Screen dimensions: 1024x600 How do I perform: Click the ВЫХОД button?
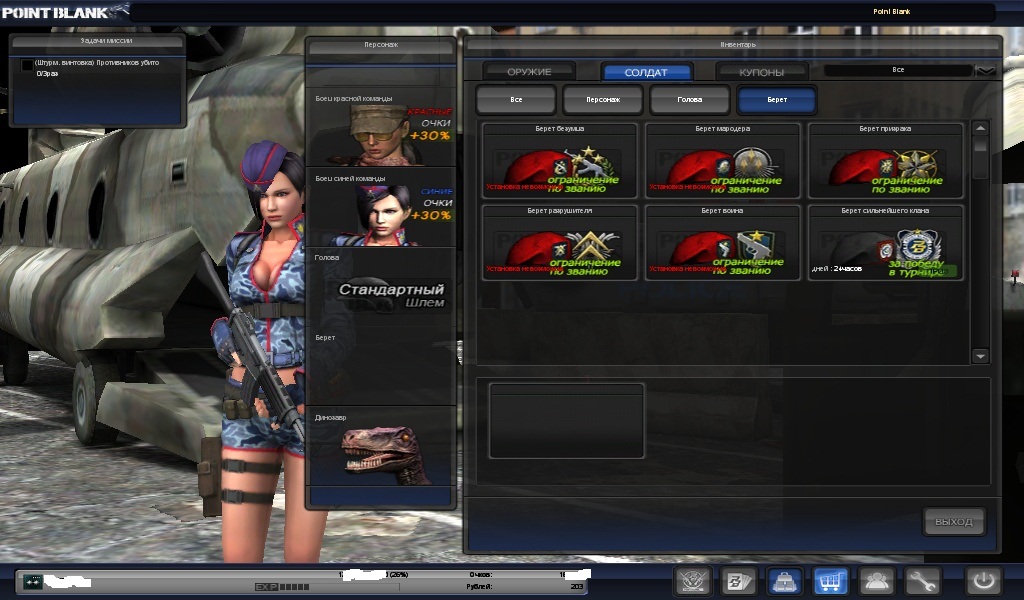point(953,521)
